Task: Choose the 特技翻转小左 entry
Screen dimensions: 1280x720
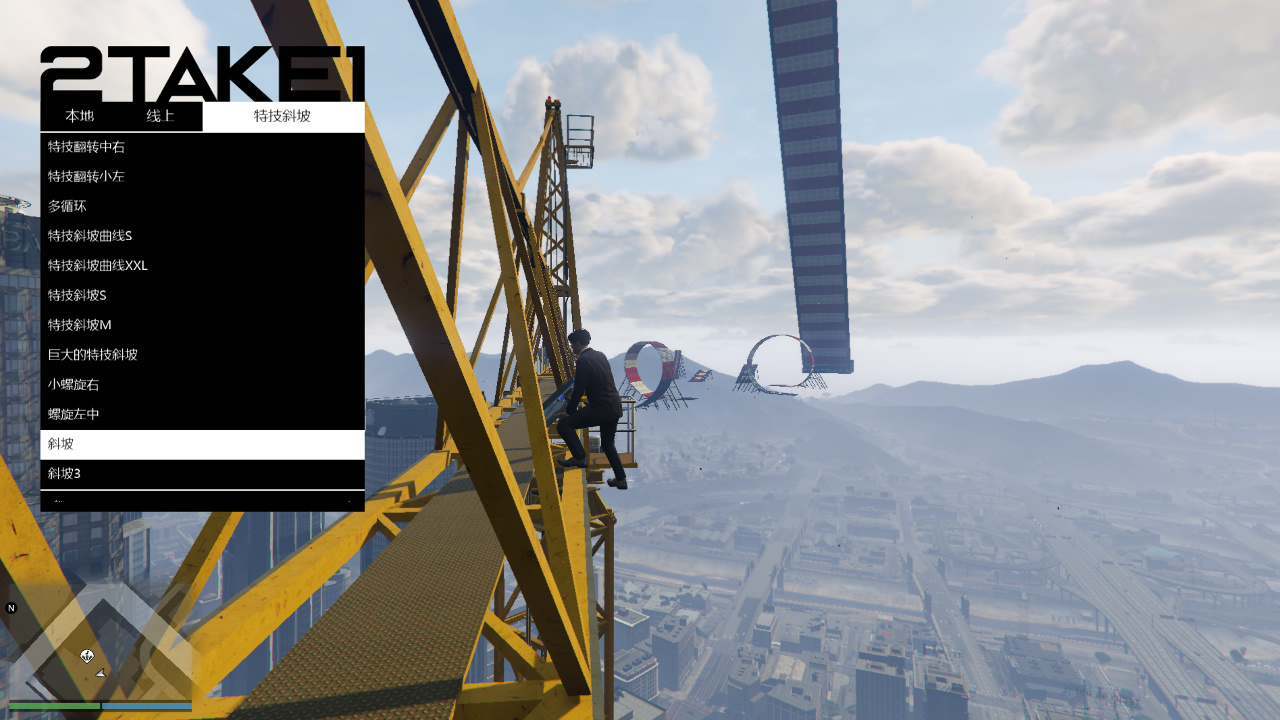Action: point(202,177)
